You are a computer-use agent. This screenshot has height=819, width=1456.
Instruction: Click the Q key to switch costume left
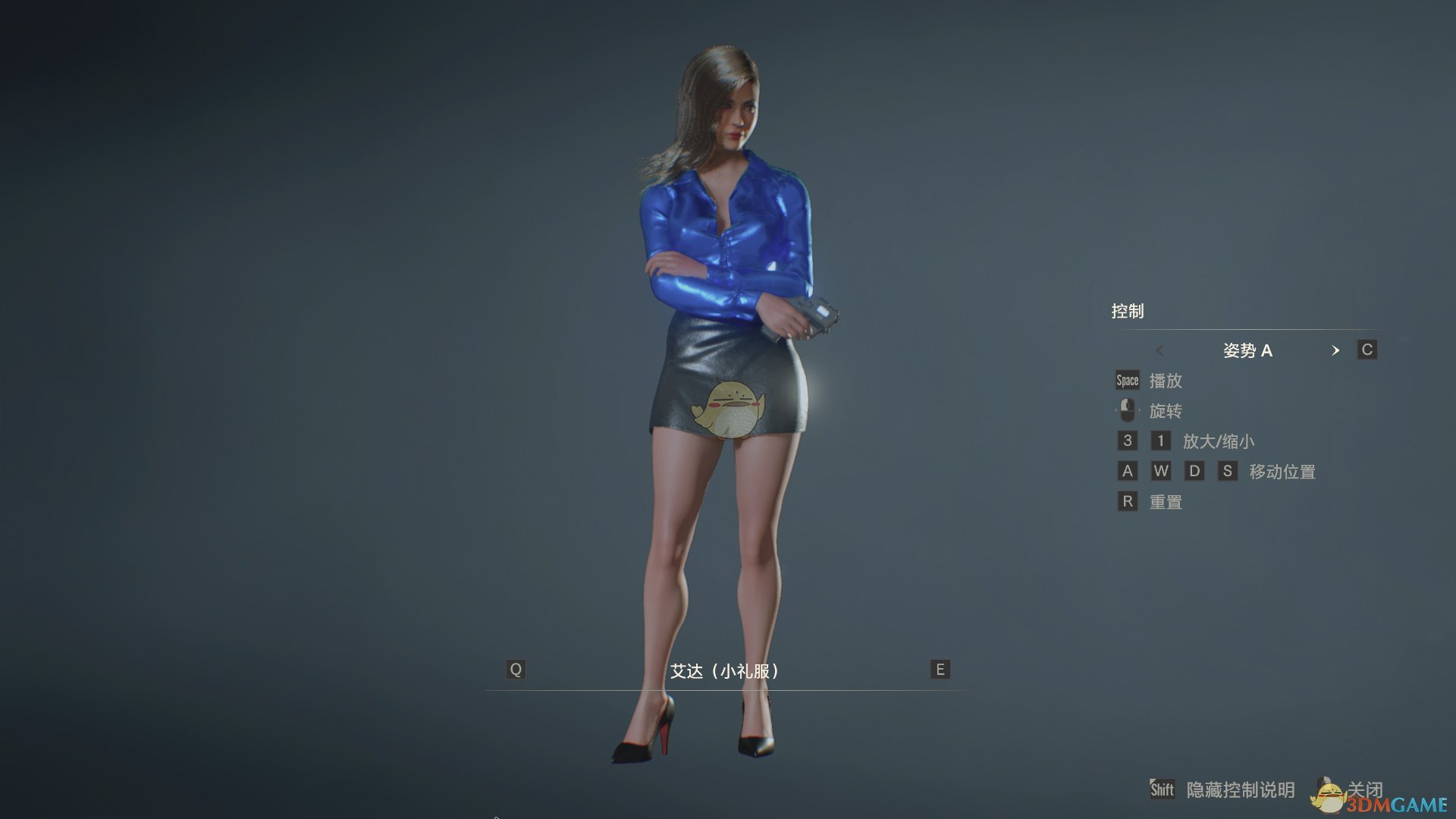click(516, 670)
